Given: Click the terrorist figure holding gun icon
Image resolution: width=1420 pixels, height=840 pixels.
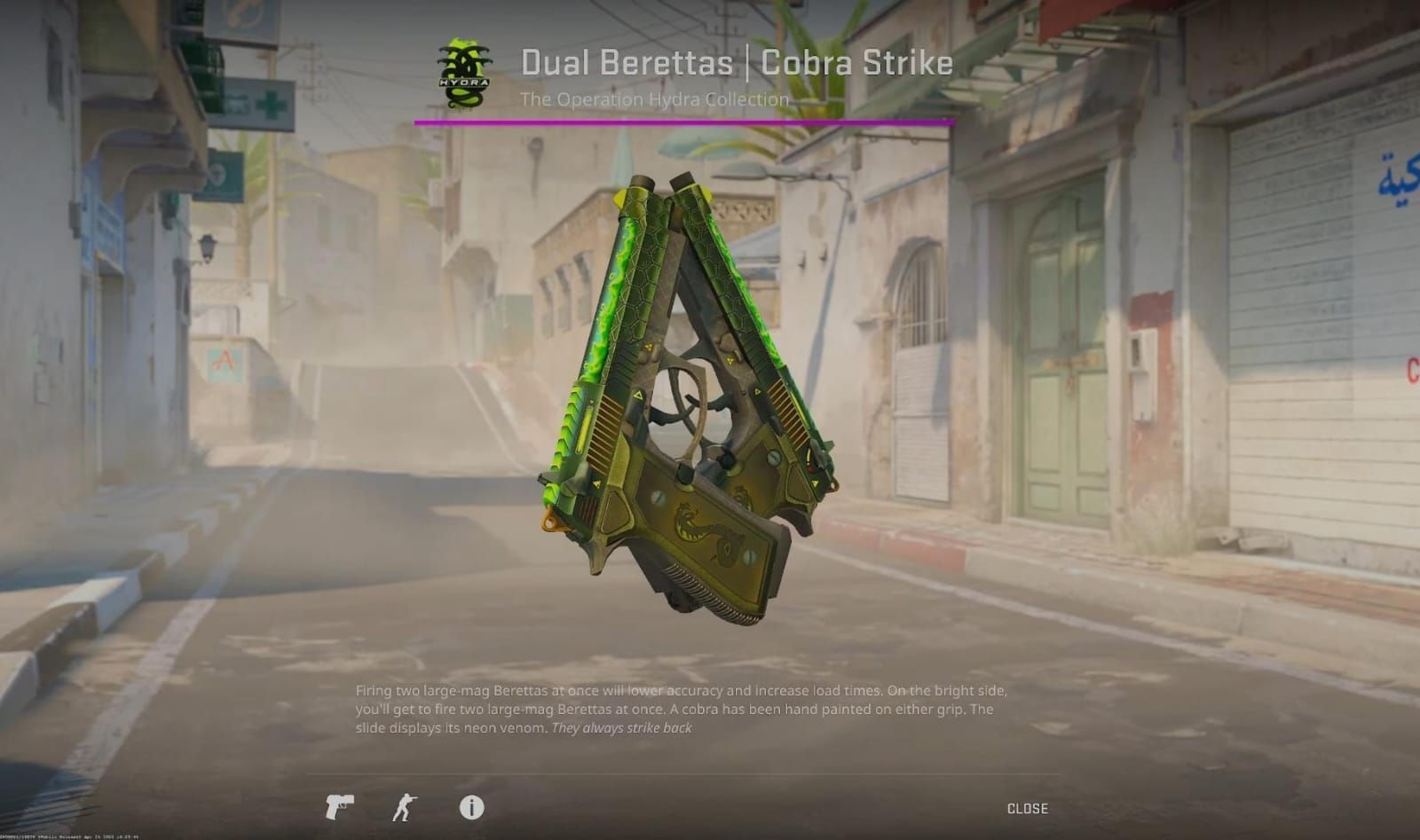Looking at the screenshot, I should [x=402, y=809].
